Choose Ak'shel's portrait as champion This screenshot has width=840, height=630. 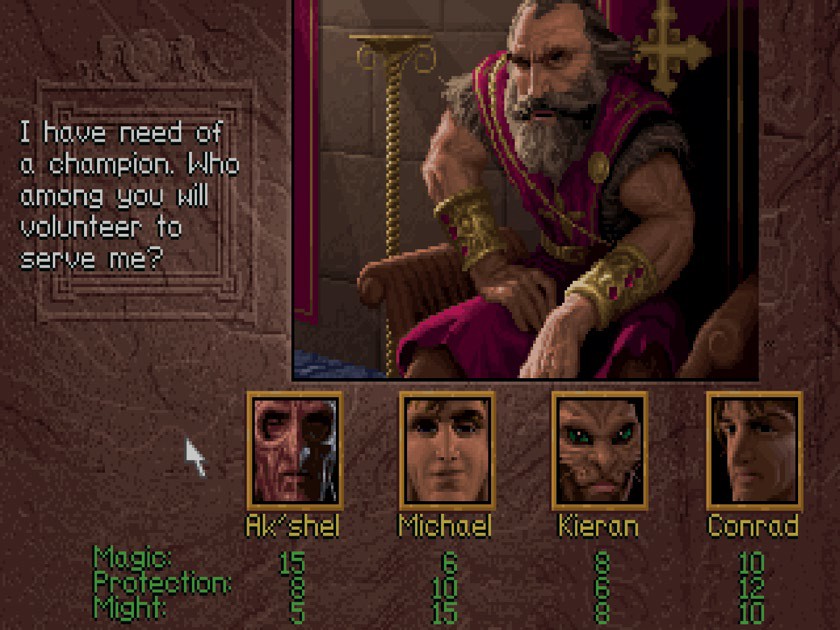(x=294, y=449)
